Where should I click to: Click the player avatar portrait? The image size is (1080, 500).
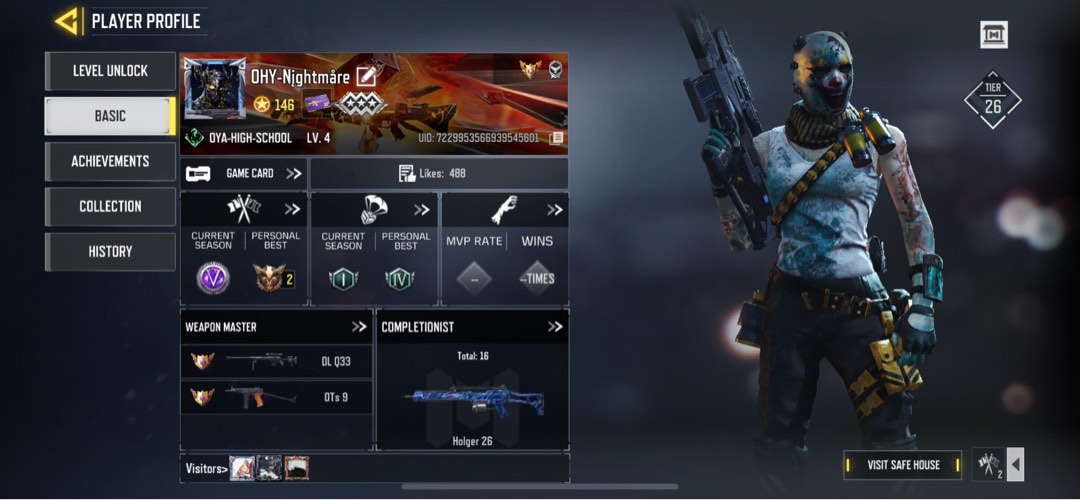[214, 90]
